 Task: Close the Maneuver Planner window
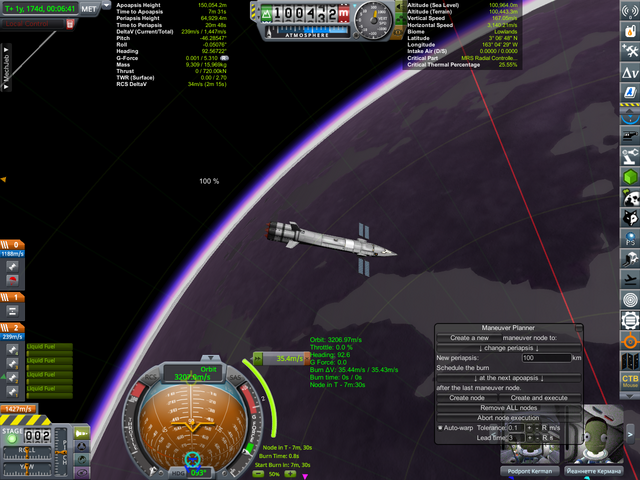(578, 328)
